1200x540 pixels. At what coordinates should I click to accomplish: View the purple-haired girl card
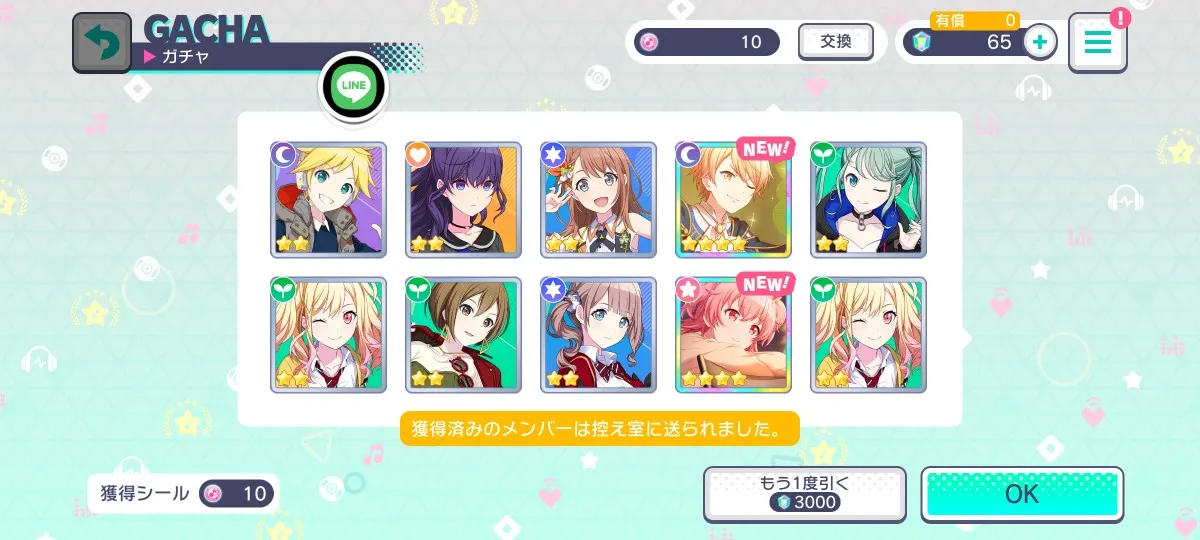click(x=463, y=200)
